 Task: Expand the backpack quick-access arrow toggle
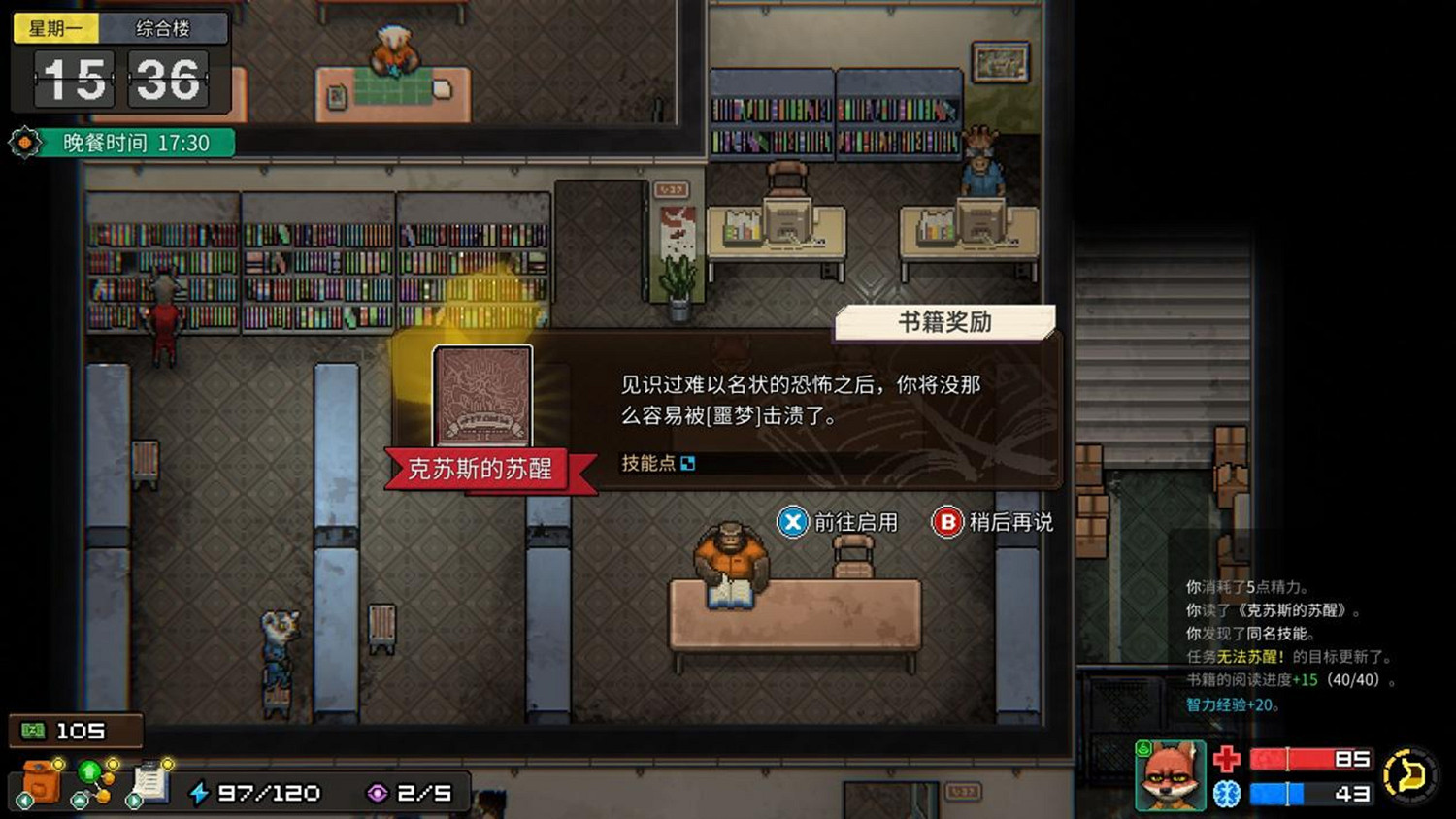[24, 801]
